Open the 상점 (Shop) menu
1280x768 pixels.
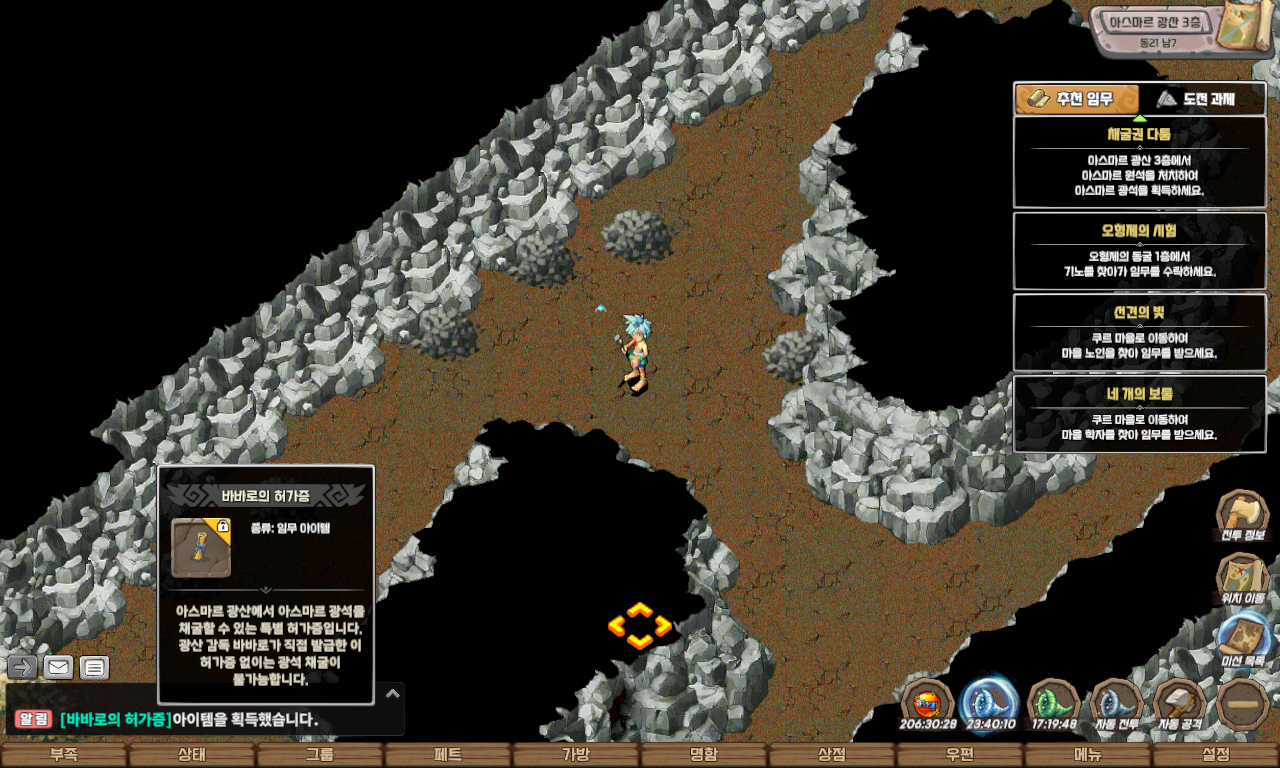point(832,755)
